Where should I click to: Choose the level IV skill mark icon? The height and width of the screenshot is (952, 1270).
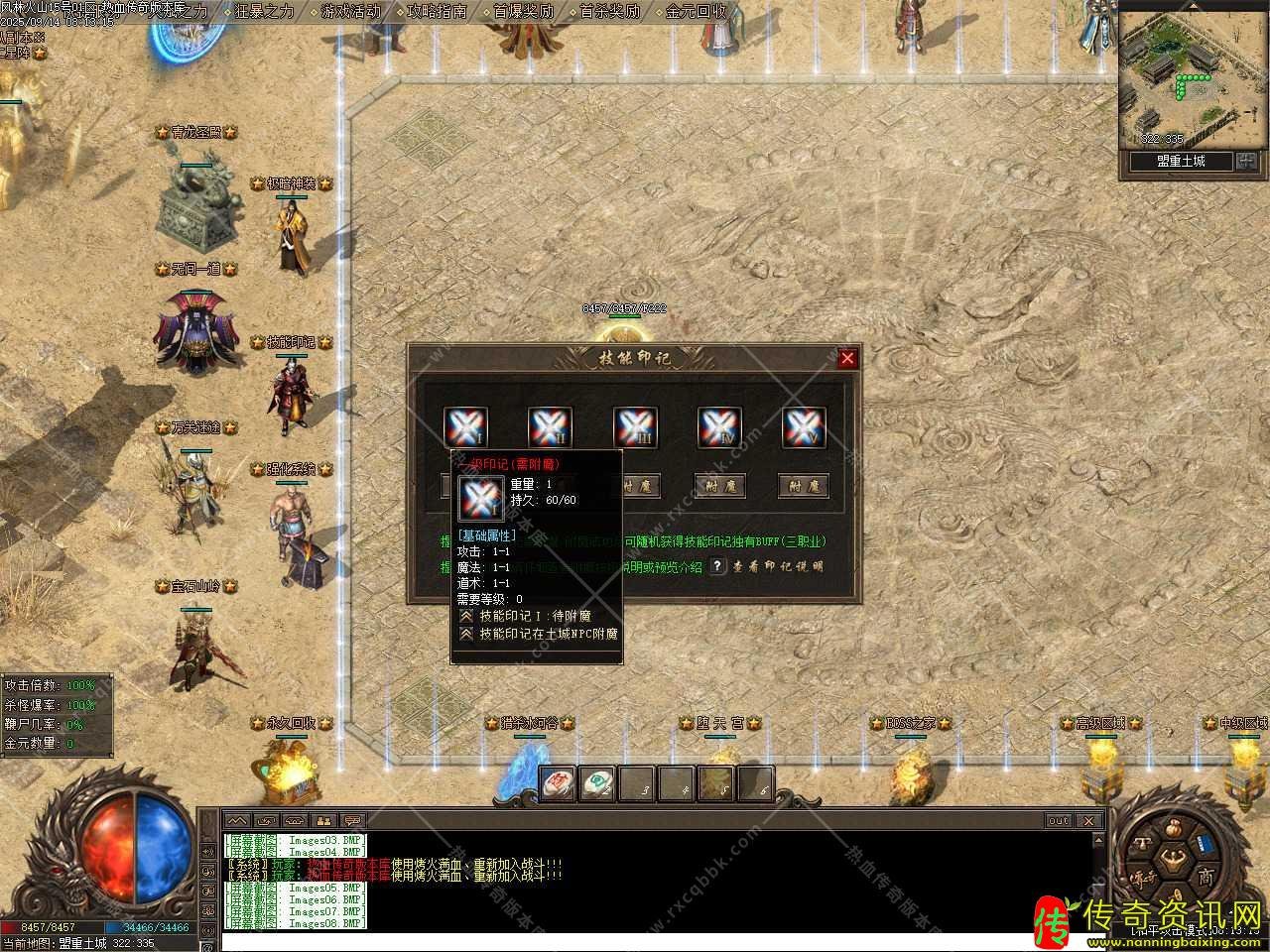coord(719,427)
